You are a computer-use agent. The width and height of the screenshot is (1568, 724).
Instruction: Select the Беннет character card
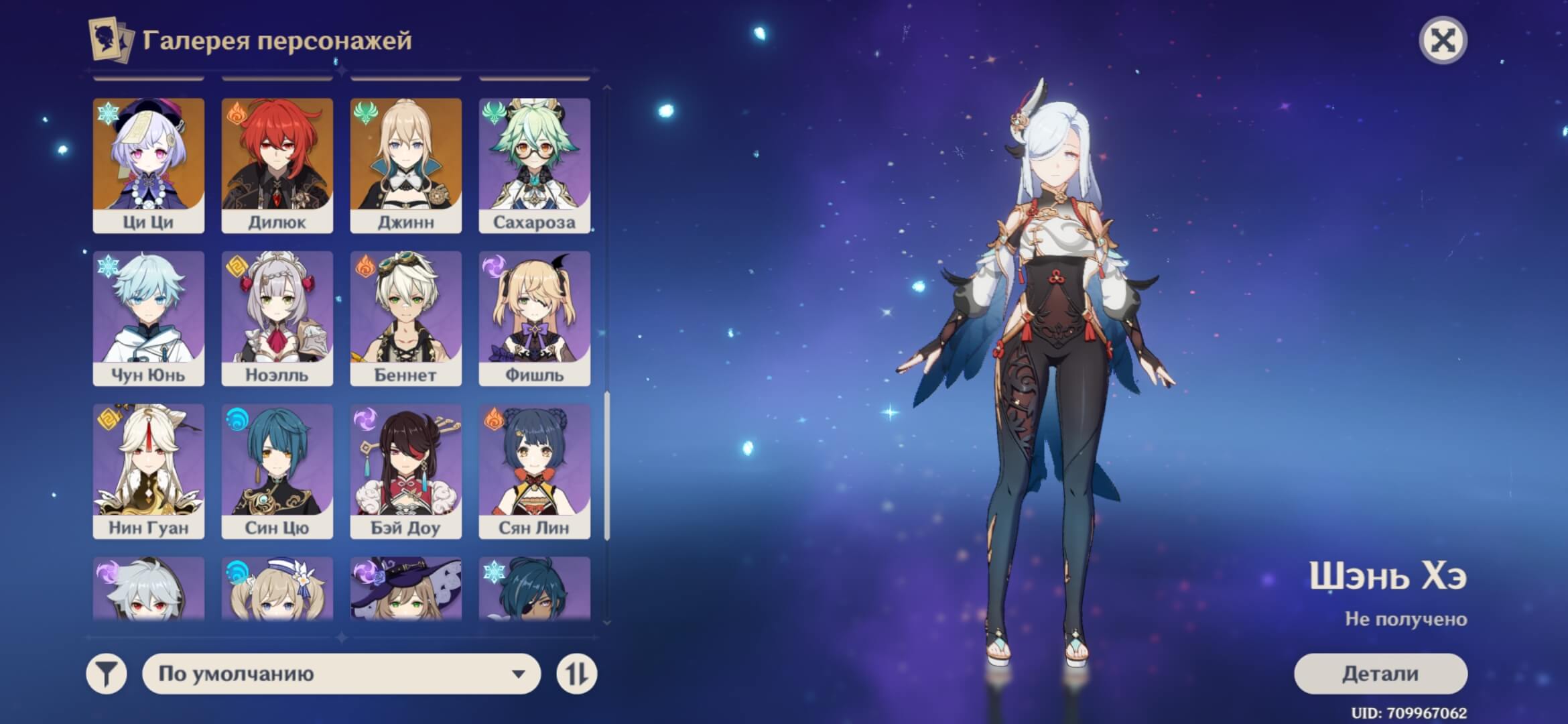coord(405,318)
